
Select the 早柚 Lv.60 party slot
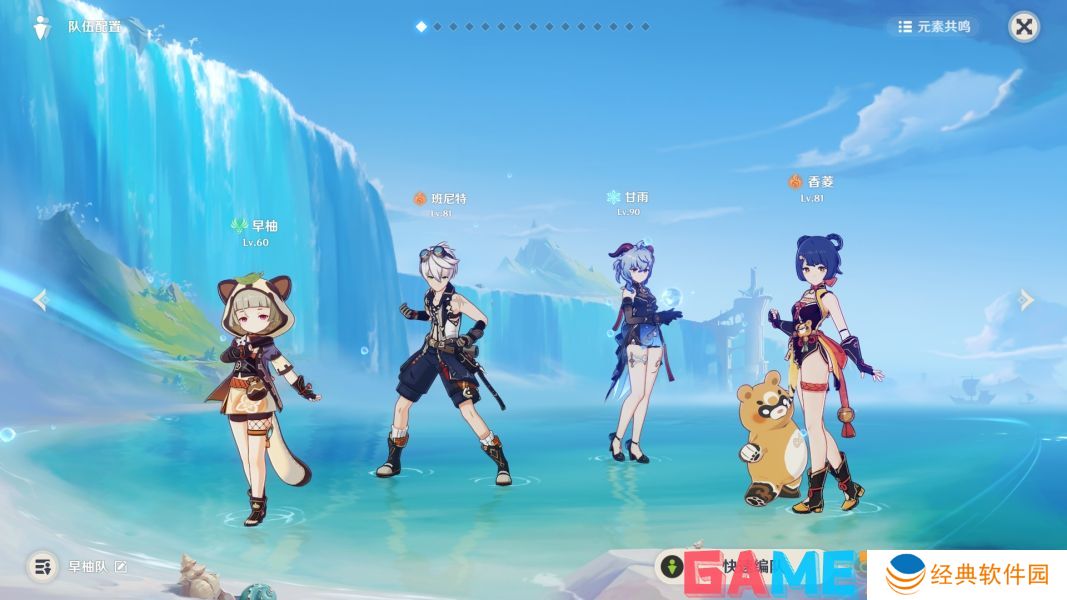262,380
